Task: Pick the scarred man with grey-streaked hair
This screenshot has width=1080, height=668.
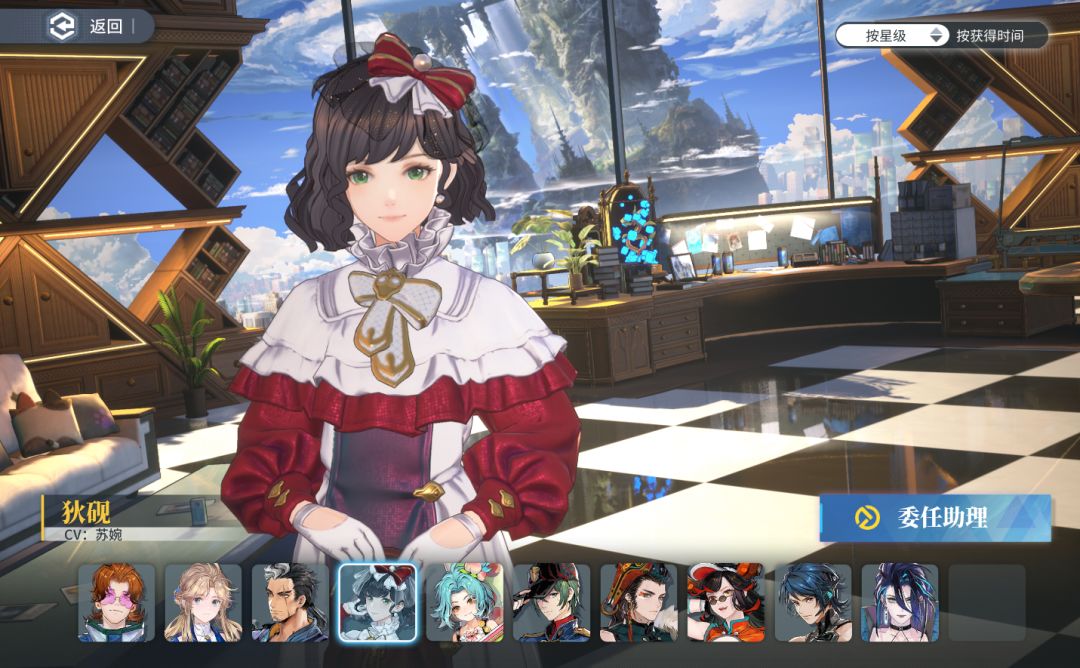Action: pyautogui.click(x=290, y=602)
